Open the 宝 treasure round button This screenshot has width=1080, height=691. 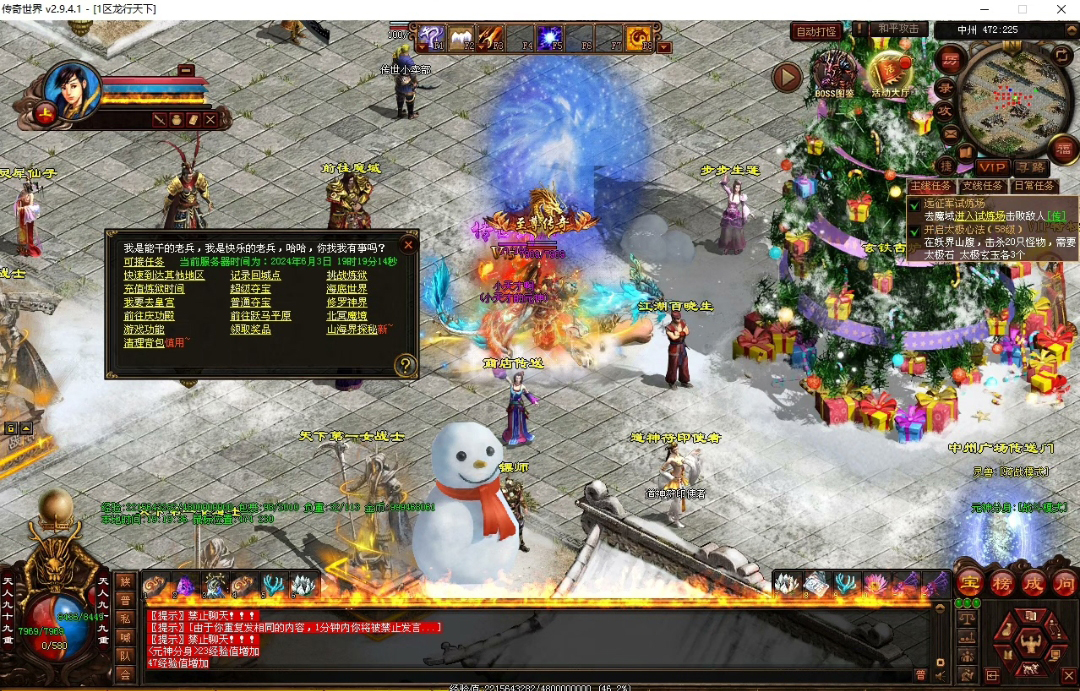click(x=969, y=583)
